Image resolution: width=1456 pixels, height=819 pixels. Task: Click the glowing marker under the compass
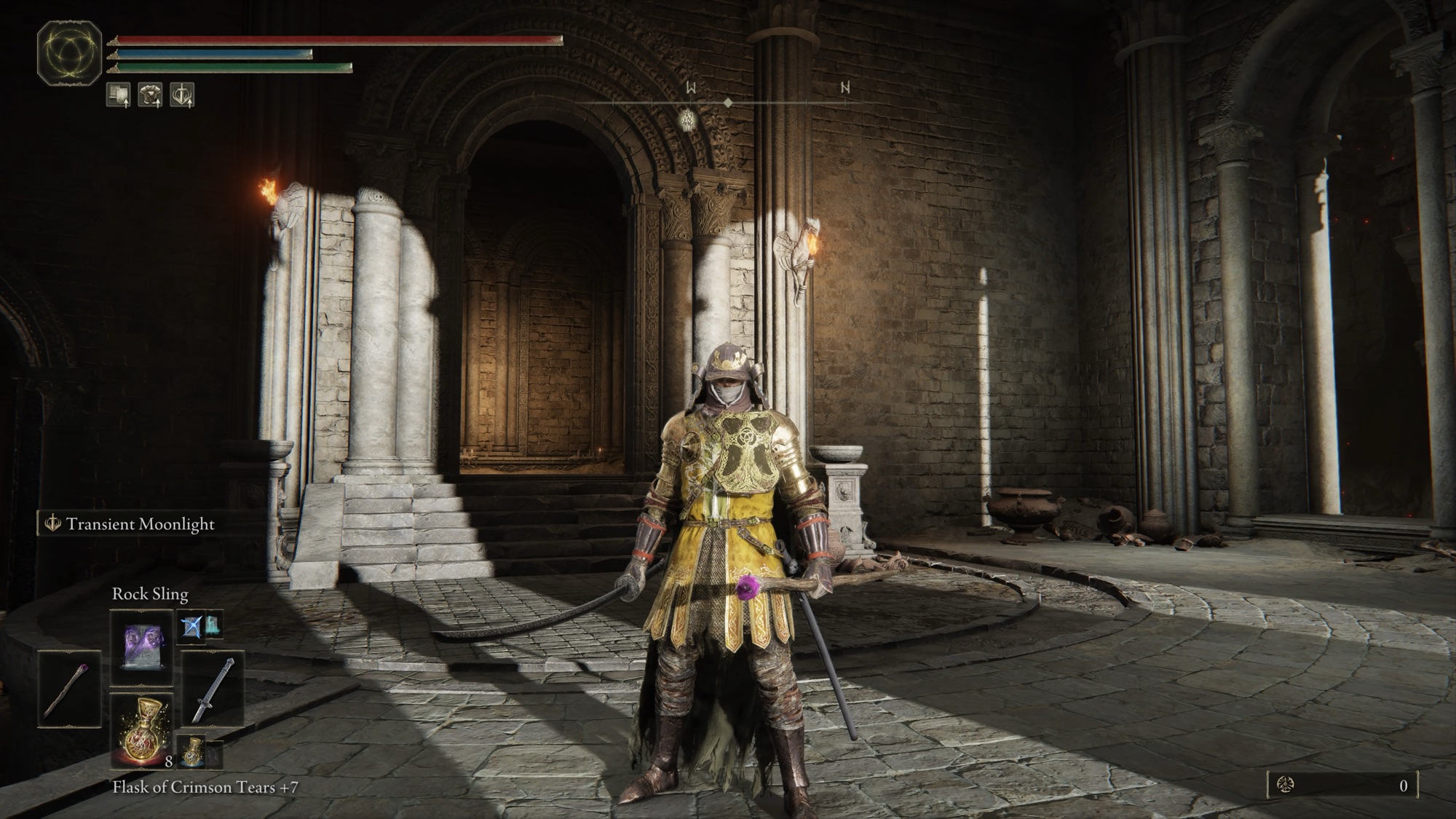point(687,118)
